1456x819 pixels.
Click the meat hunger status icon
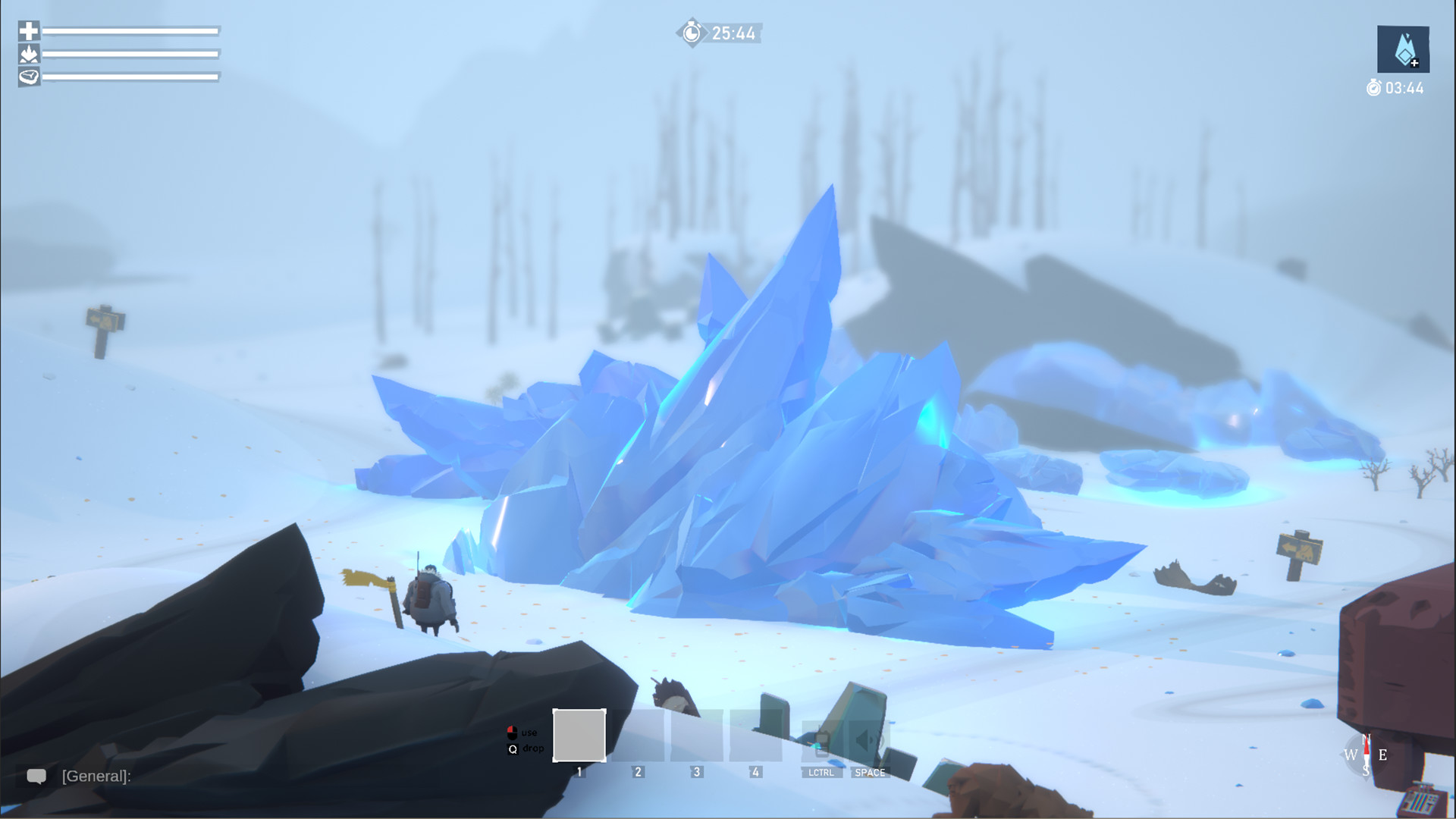coord(28,77)
